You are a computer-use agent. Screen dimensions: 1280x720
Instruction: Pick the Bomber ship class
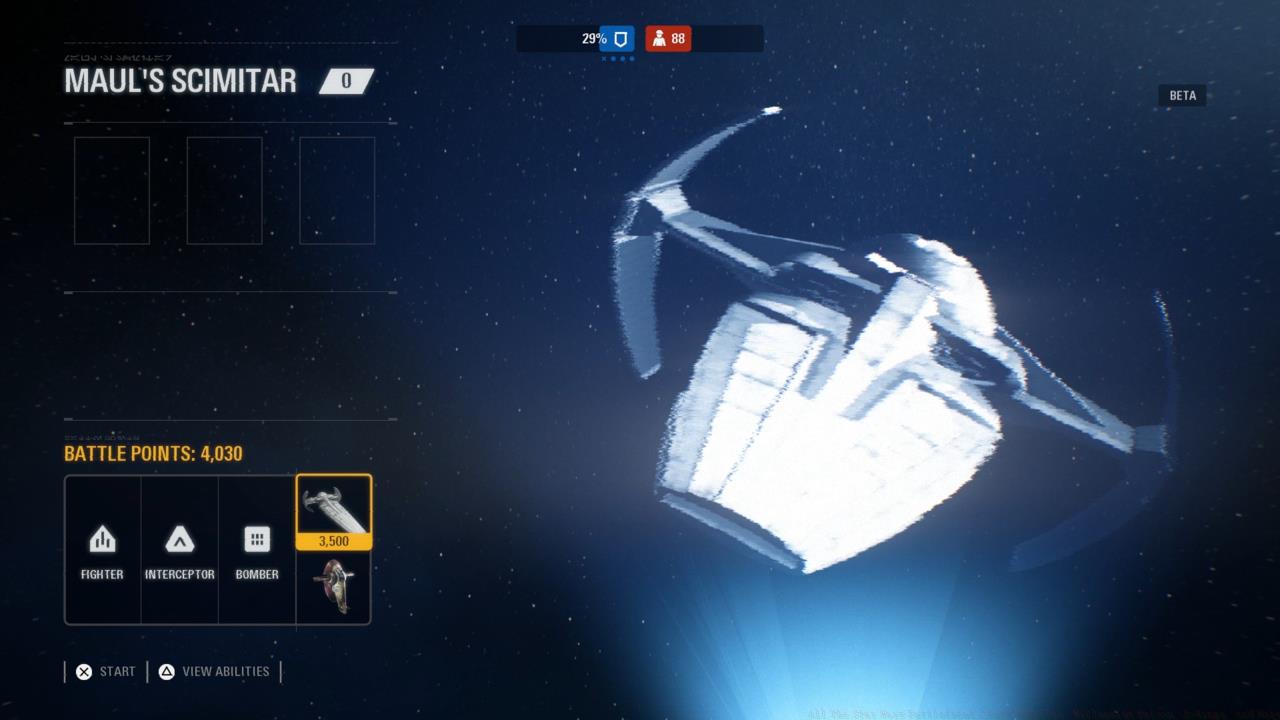[257, 550]
